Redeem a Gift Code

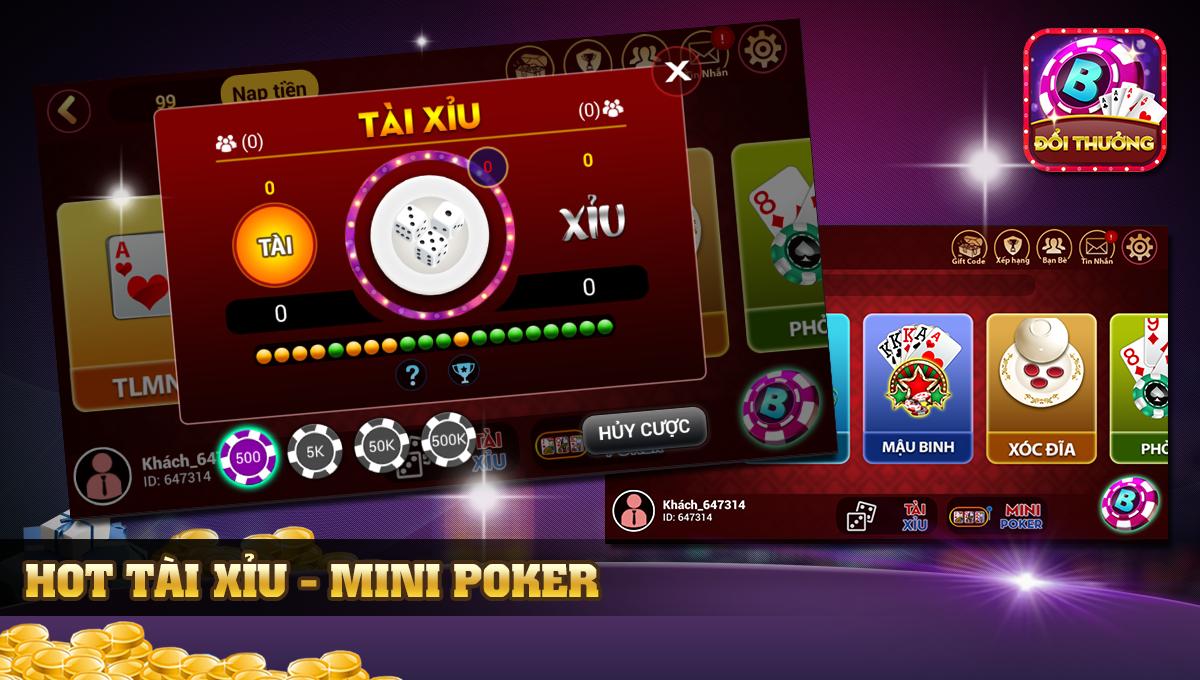point(968,247)
